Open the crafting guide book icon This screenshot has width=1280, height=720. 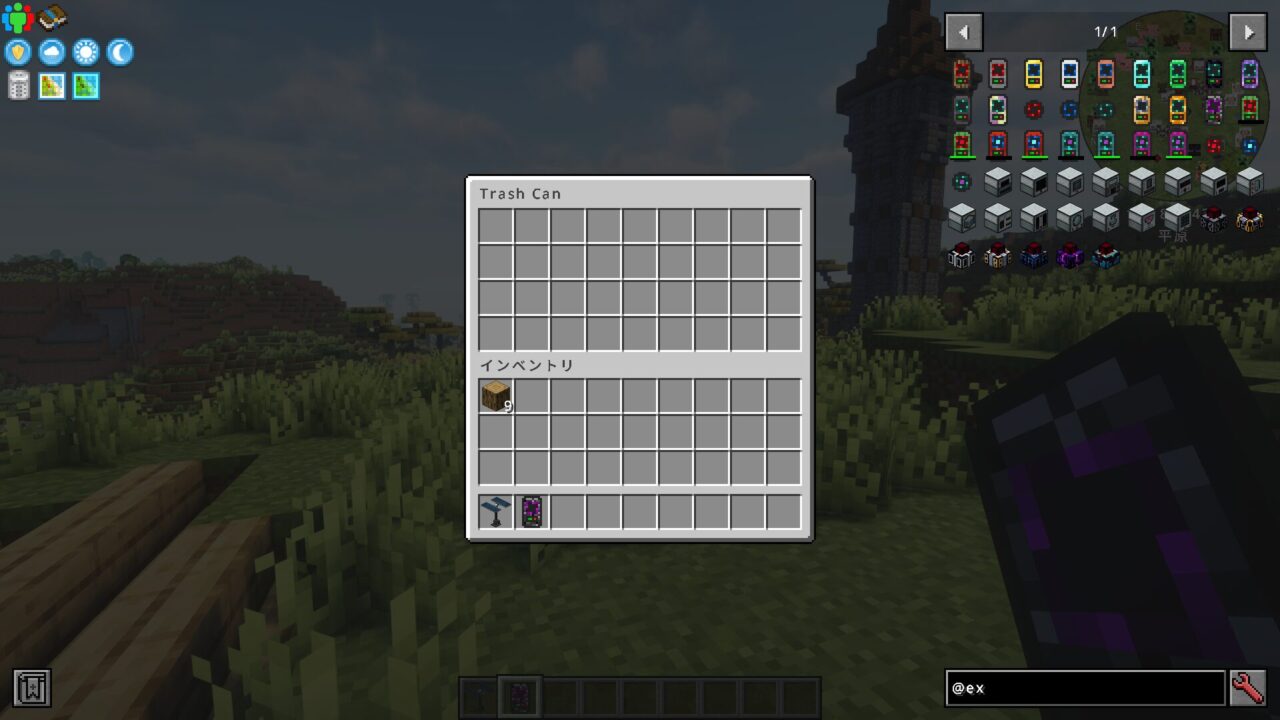tap(50, 17)
